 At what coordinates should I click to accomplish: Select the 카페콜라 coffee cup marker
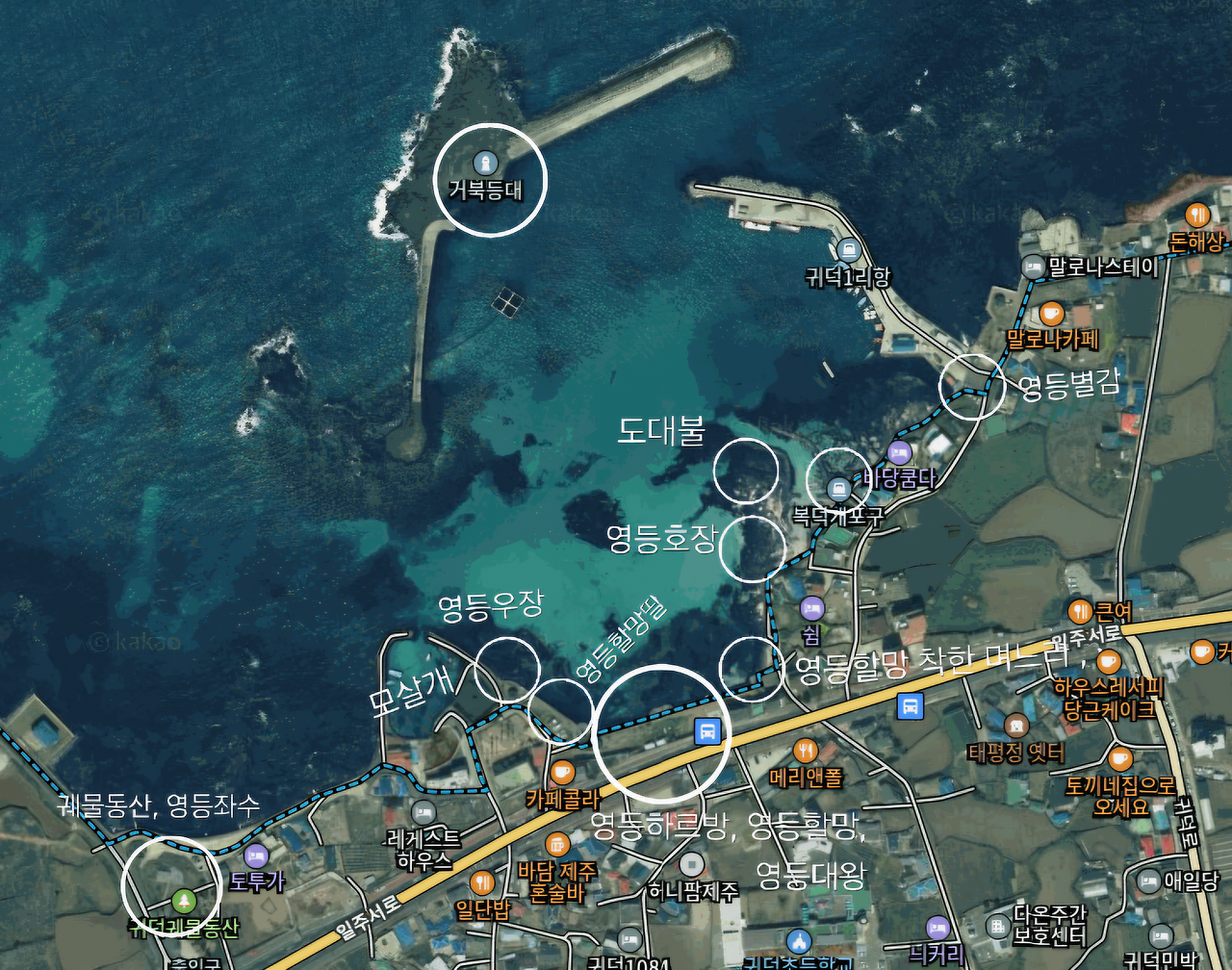tap(561, 772)
